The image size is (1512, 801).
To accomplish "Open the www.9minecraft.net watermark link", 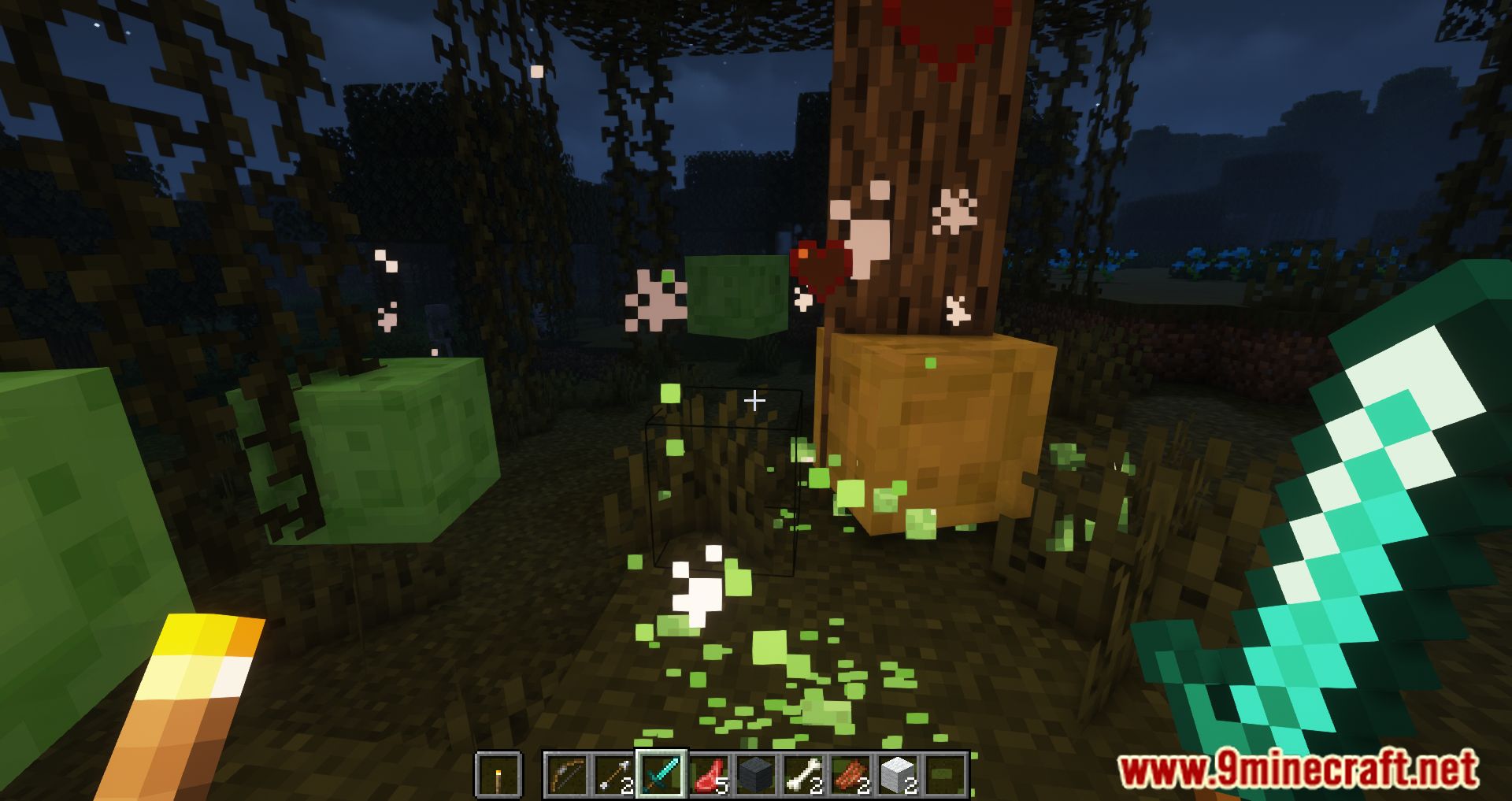I will [1298, 770].
